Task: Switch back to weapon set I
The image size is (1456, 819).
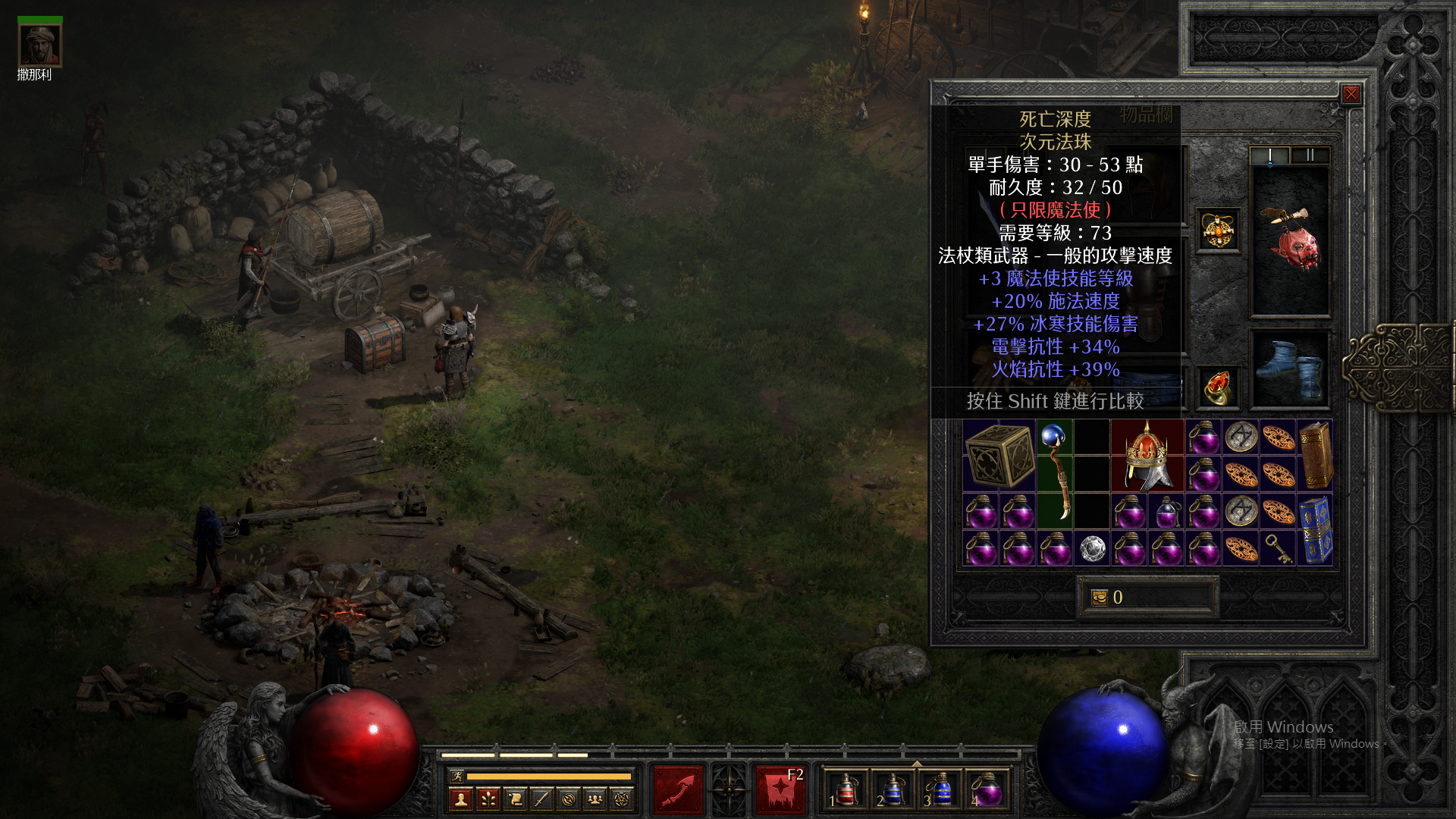Action: pyautogui.click(x=1270, y=154)
